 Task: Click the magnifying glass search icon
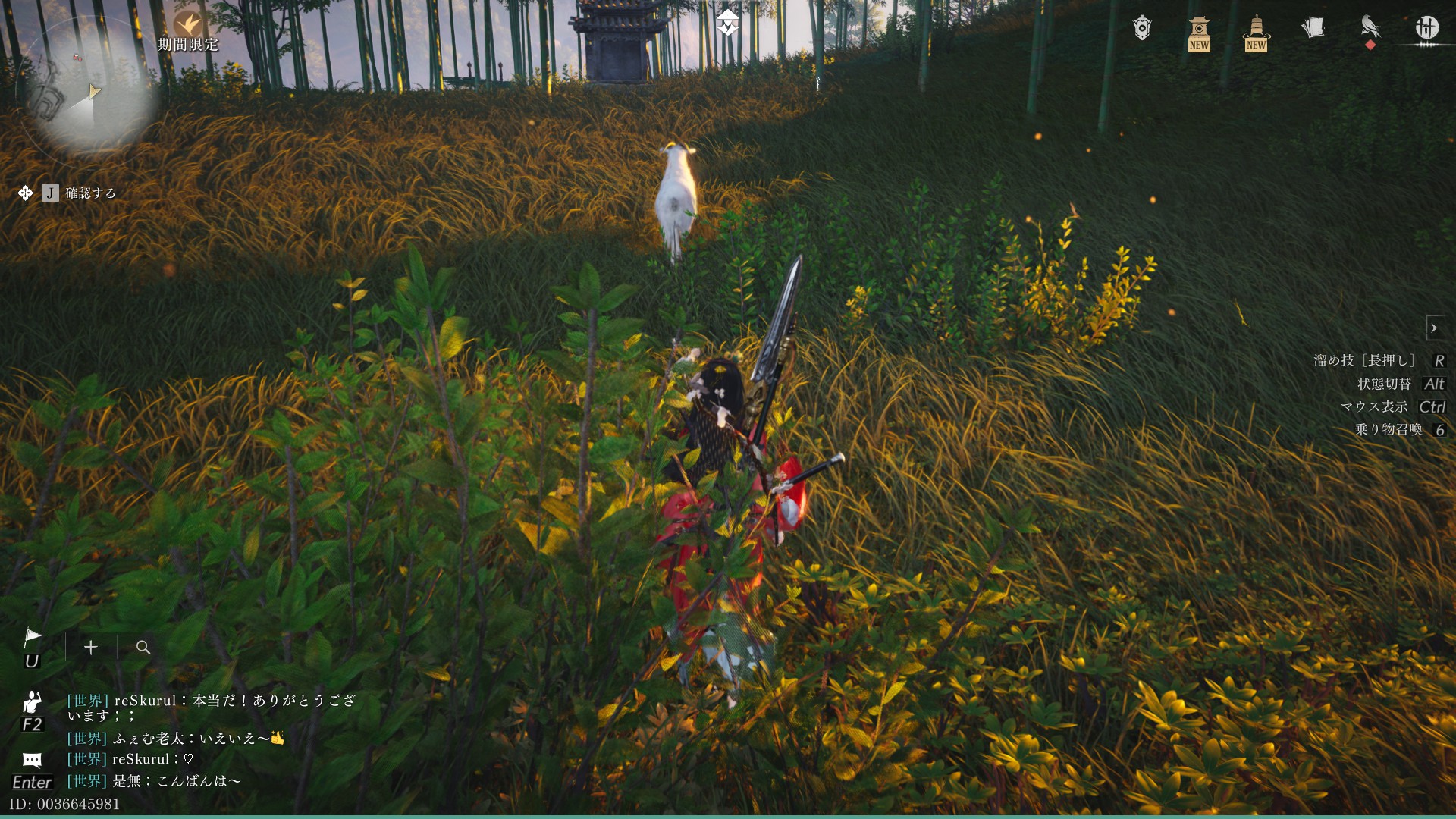(x=143, y=647)
